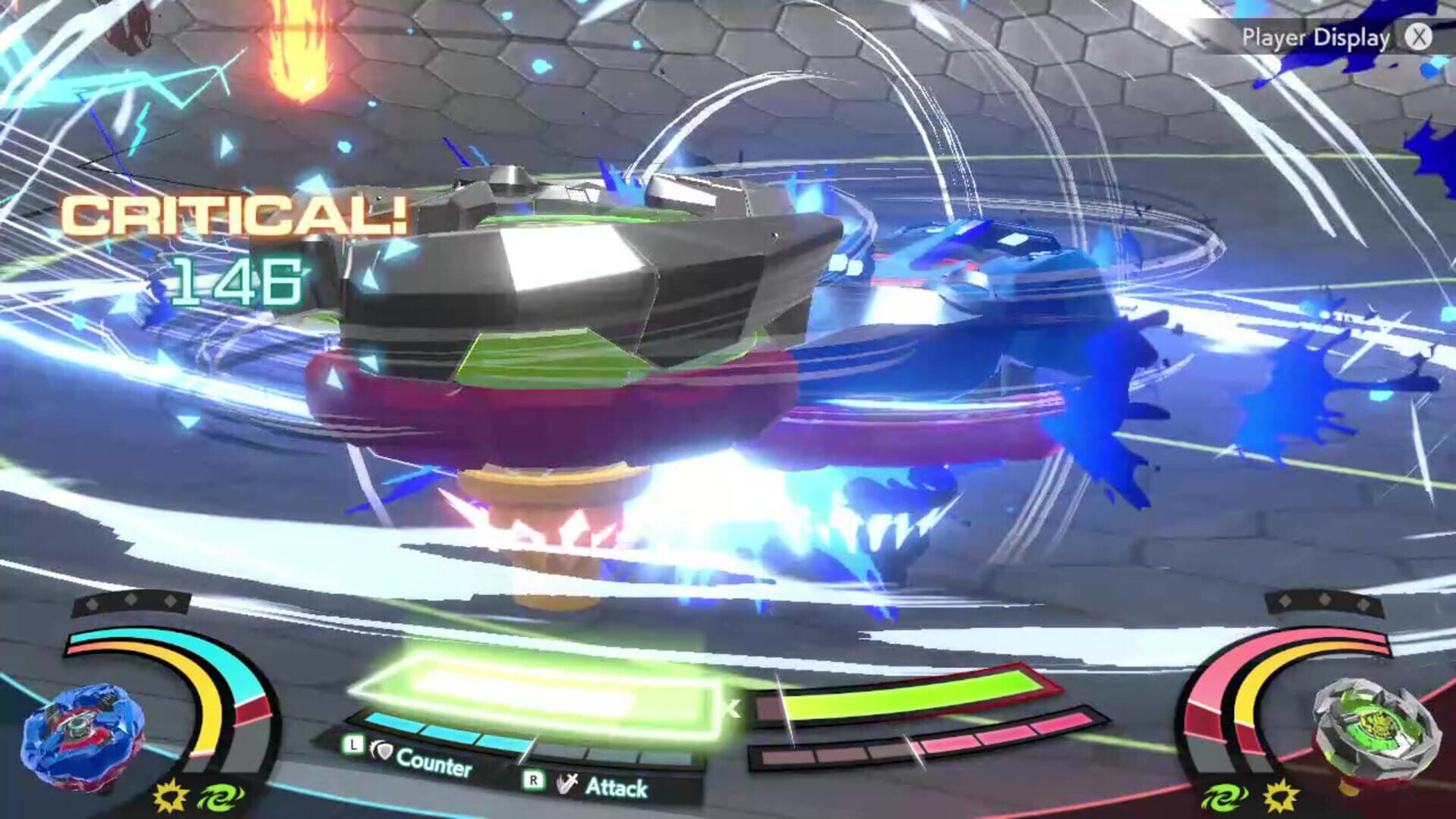Select the Counter shield icon
The image size is (1456, 819).
383,751
